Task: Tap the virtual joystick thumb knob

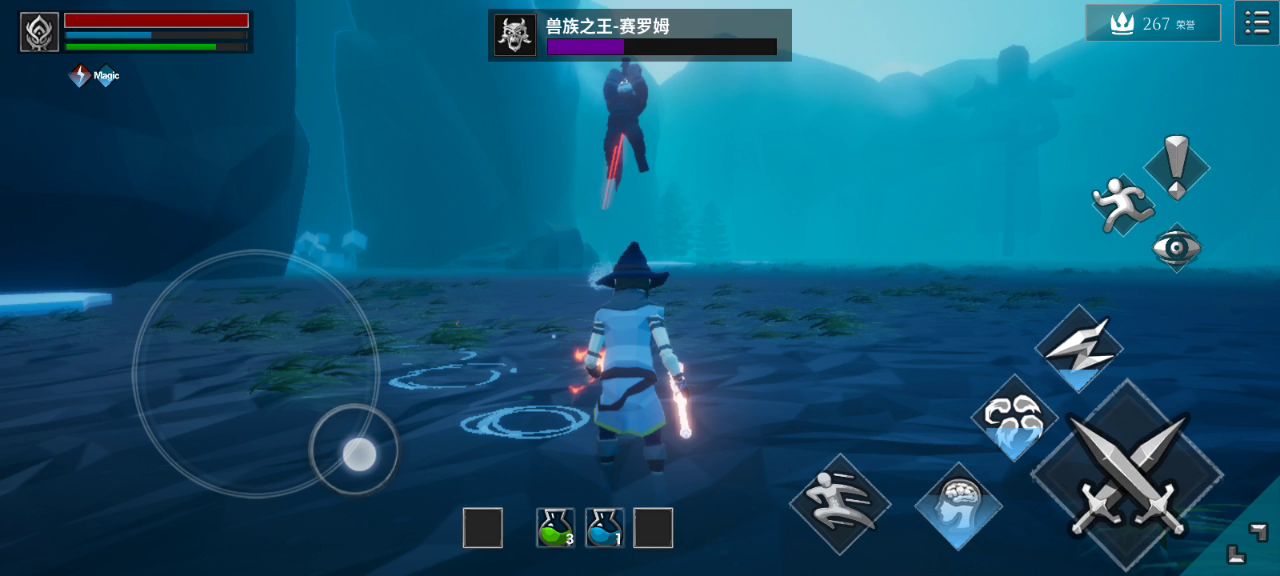Action: click(x=359, y=455)
